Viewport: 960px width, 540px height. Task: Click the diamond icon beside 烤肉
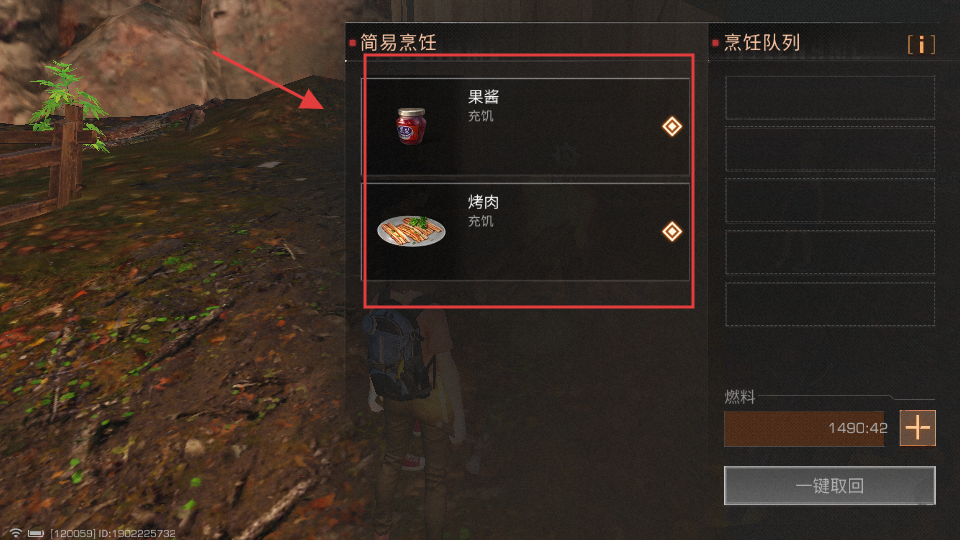(x=672, y=232)
